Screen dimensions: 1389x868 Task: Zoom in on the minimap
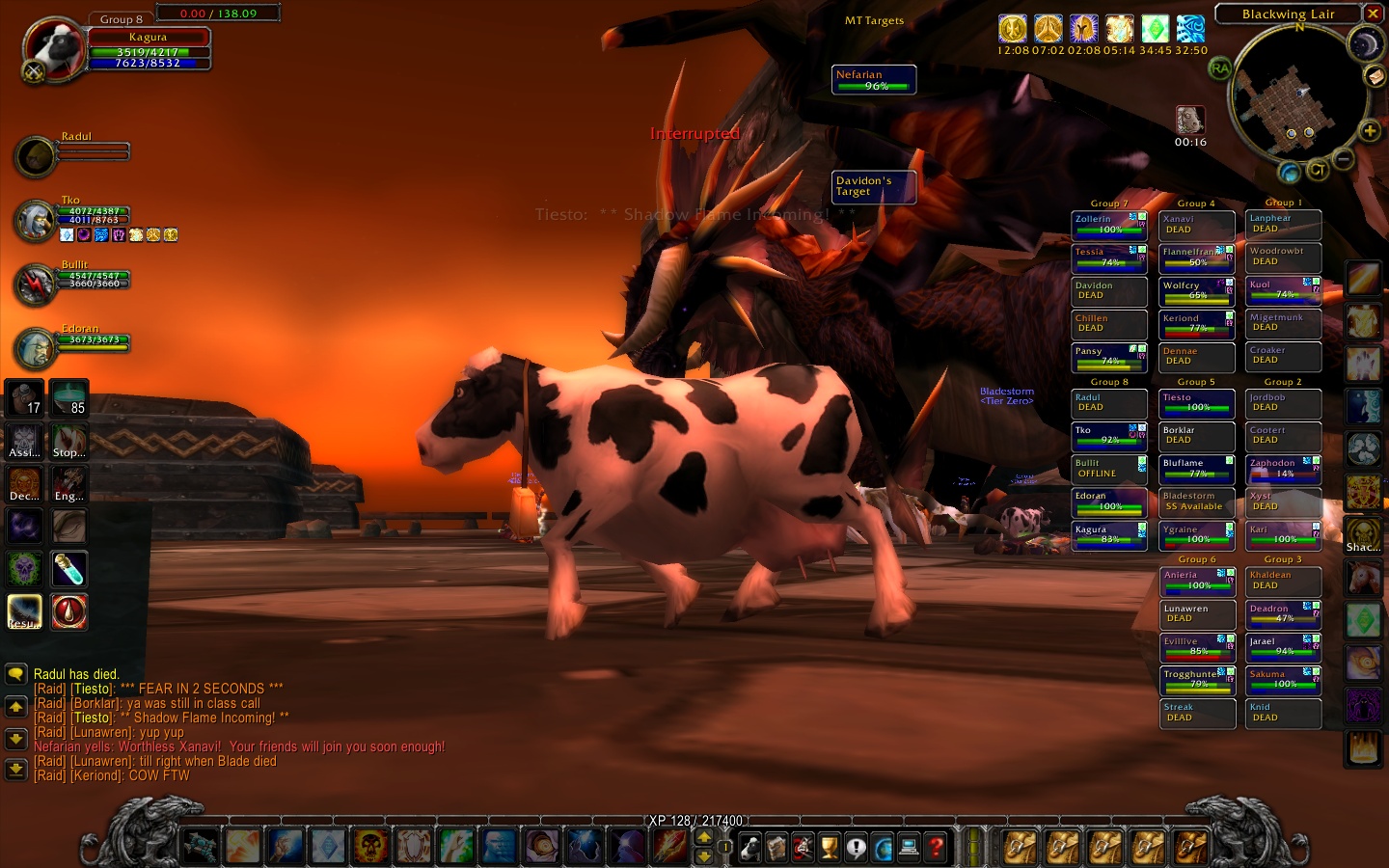pos(1369,131)
